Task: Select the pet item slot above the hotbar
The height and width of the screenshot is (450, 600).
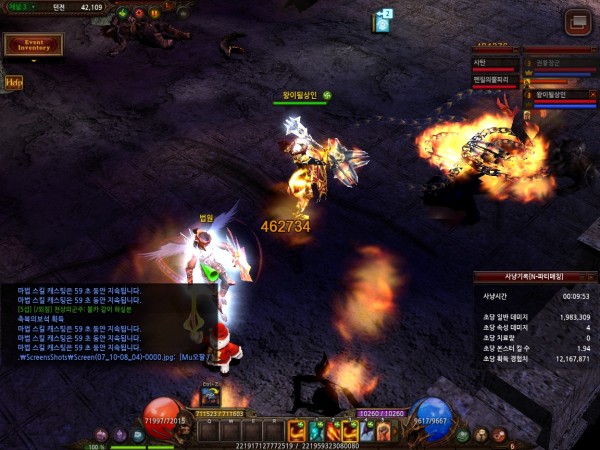Action: pos(211,394)
